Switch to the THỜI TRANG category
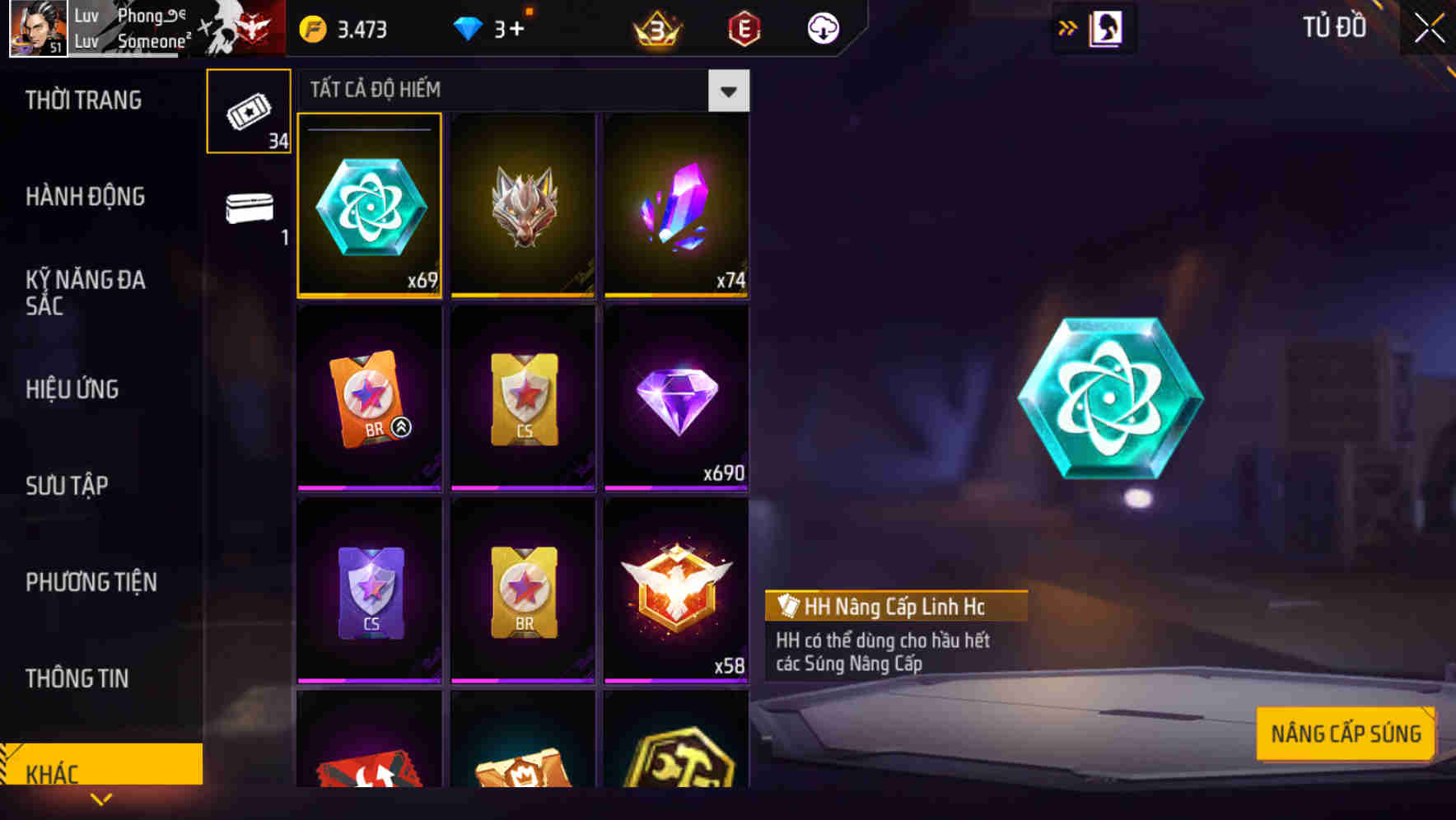Image resolution: width=1456 pixels, height=820 pixels. 82,100
